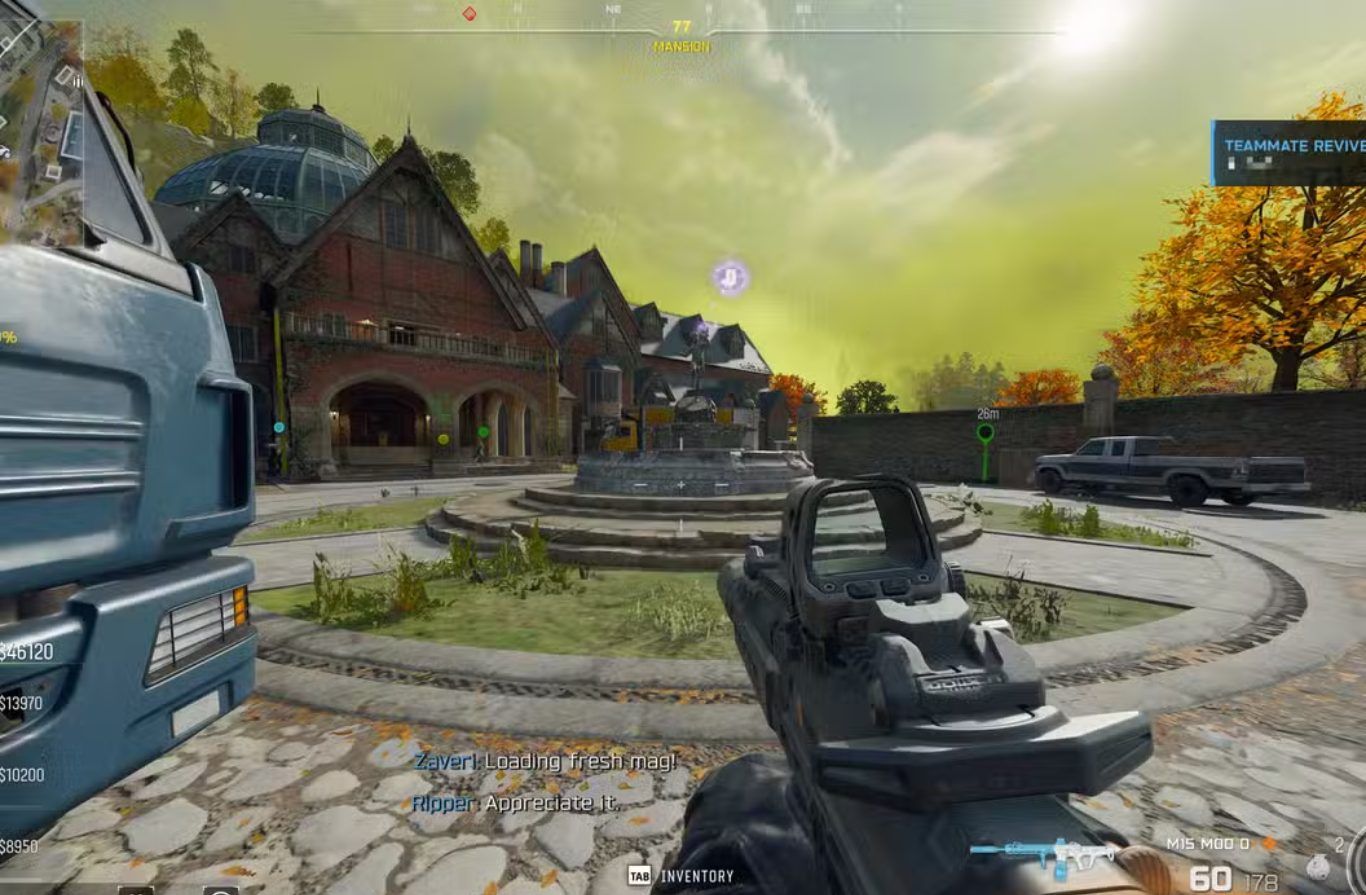Click the purple objective marker above fountain
Viewport: 1366px width, 895px height.
[731, 277]
